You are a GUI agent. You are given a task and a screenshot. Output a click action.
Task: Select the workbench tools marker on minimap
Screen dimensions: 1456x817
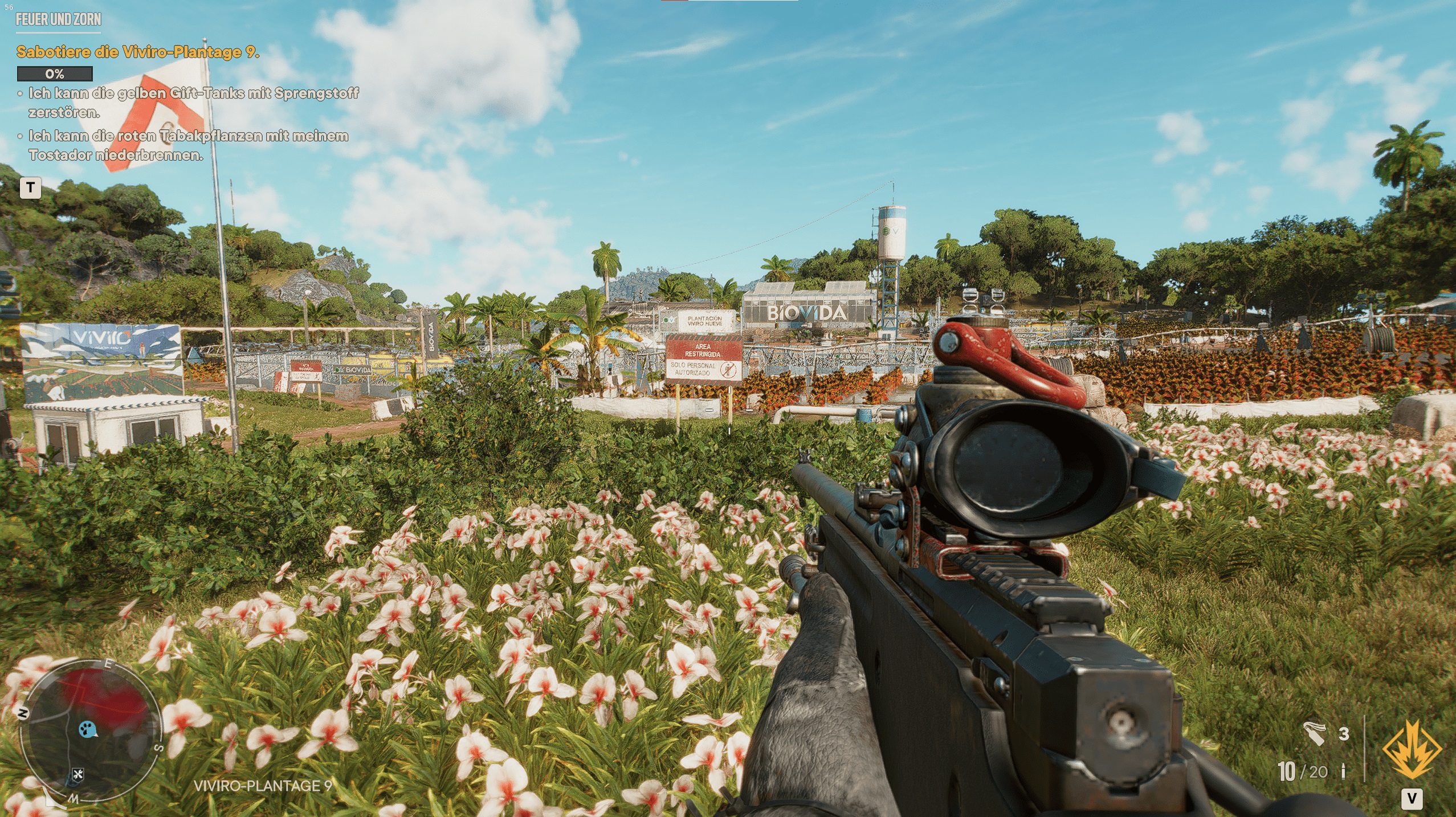tap(78, 774)
